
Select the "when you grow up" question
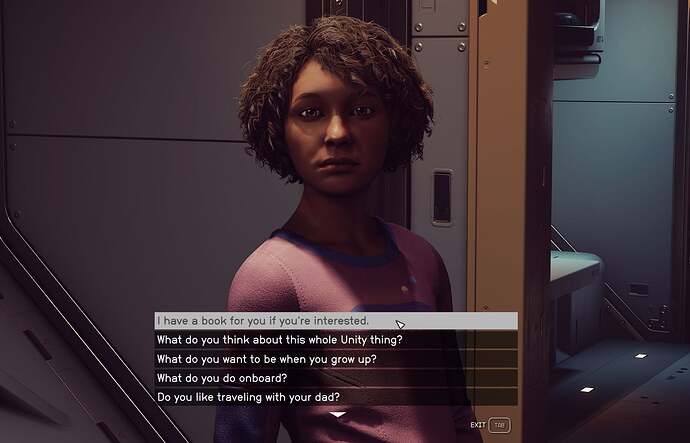pyautogui.click(x=266, y=359)
